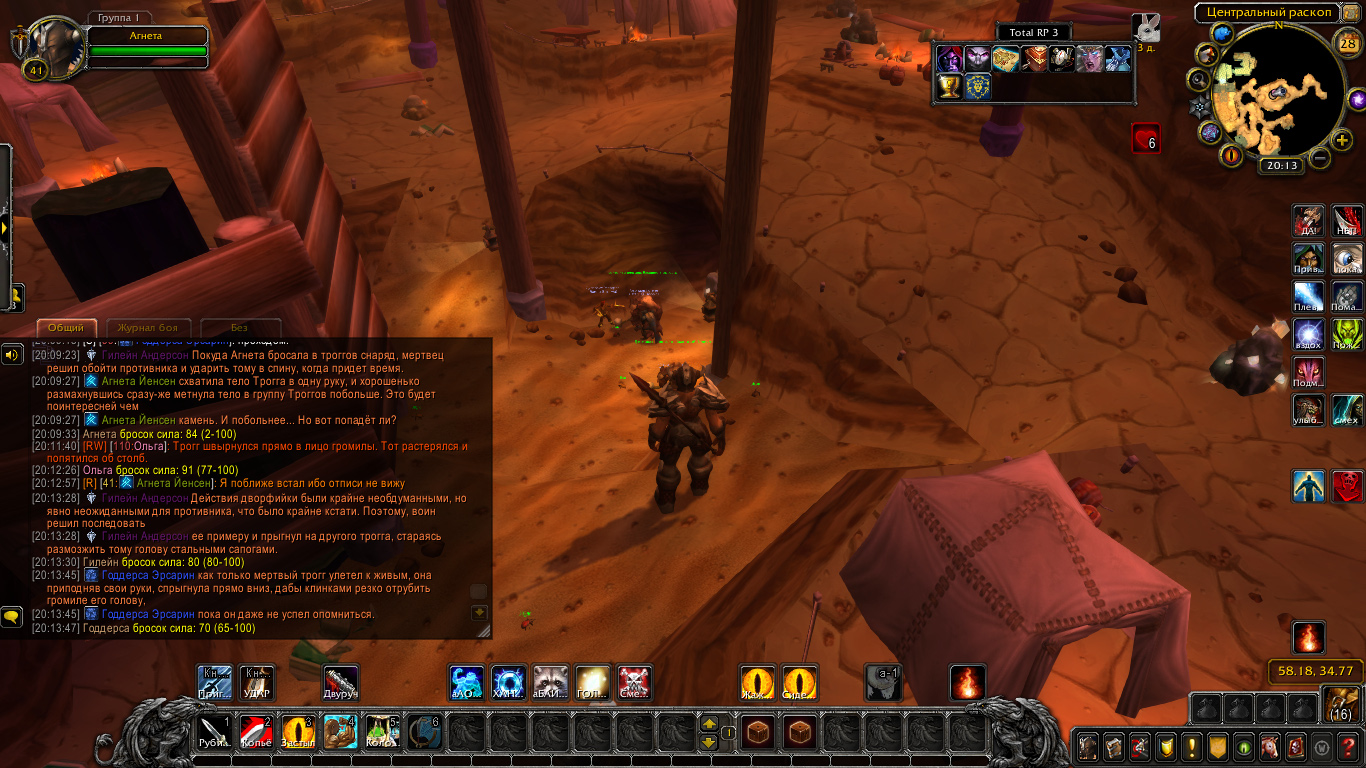Open the character info micro button
1366x768 pixels.
pyautogui.click(x=1087, y=746)
